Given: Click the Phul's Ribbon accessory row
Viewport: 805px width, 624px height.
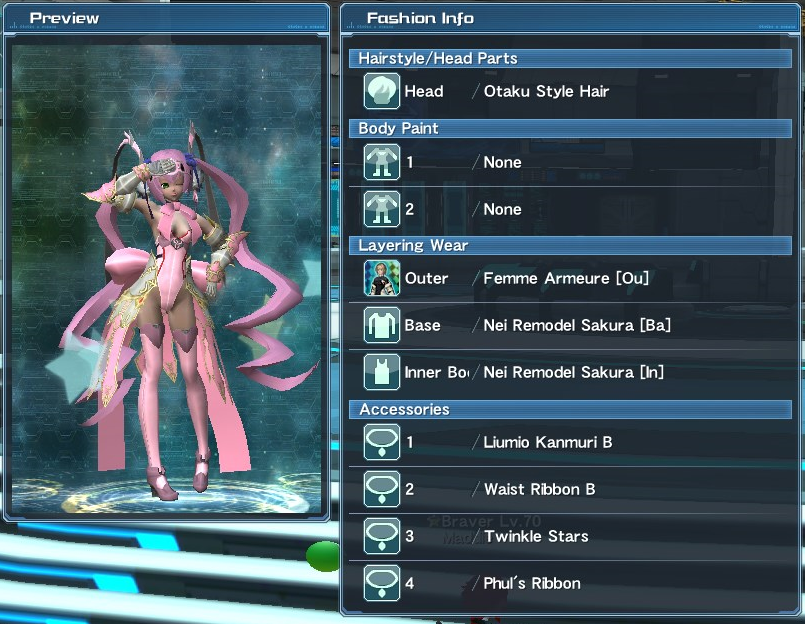Looking at the screenshot, I should pos(570,583).
